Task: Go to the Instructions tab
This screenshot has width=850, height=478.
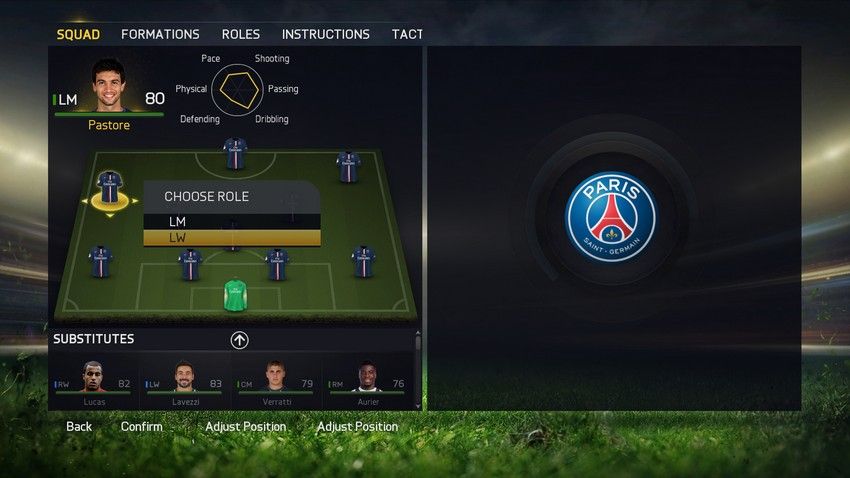Action: point(325,34)
